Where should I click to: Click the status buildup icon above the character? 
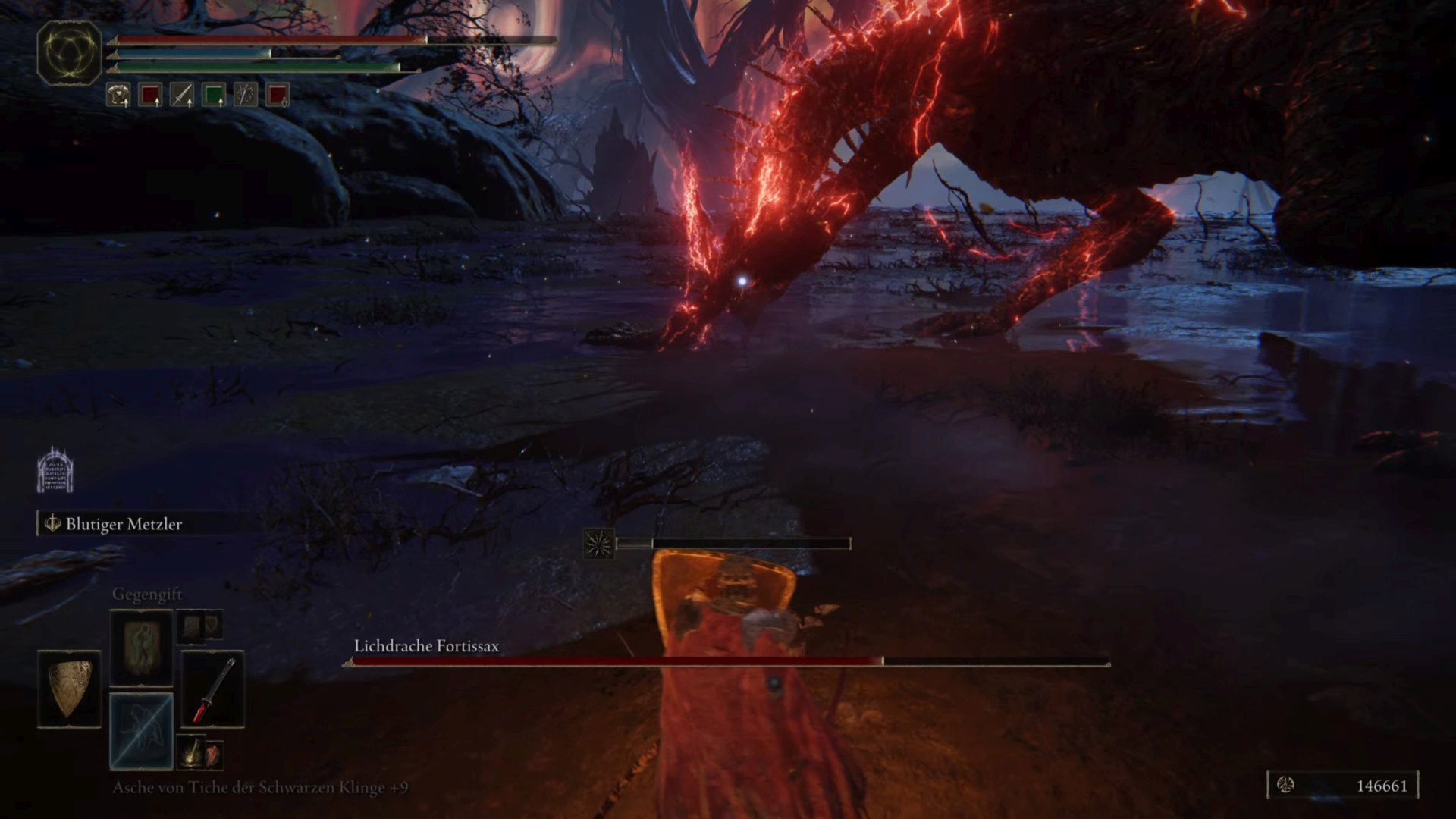(599, 544)
